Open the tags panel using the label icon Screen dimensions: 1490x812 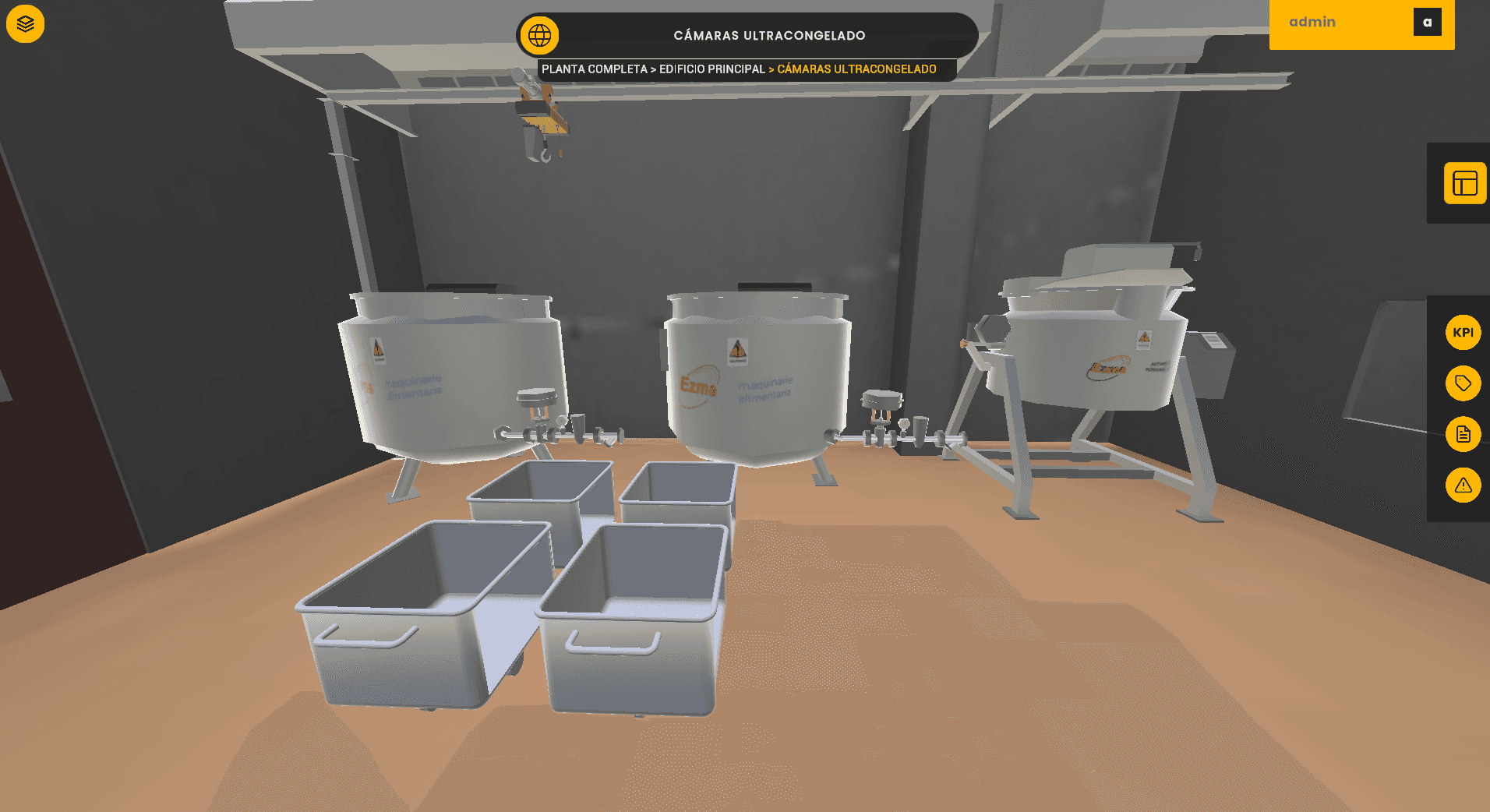[x=1463, y=383]
